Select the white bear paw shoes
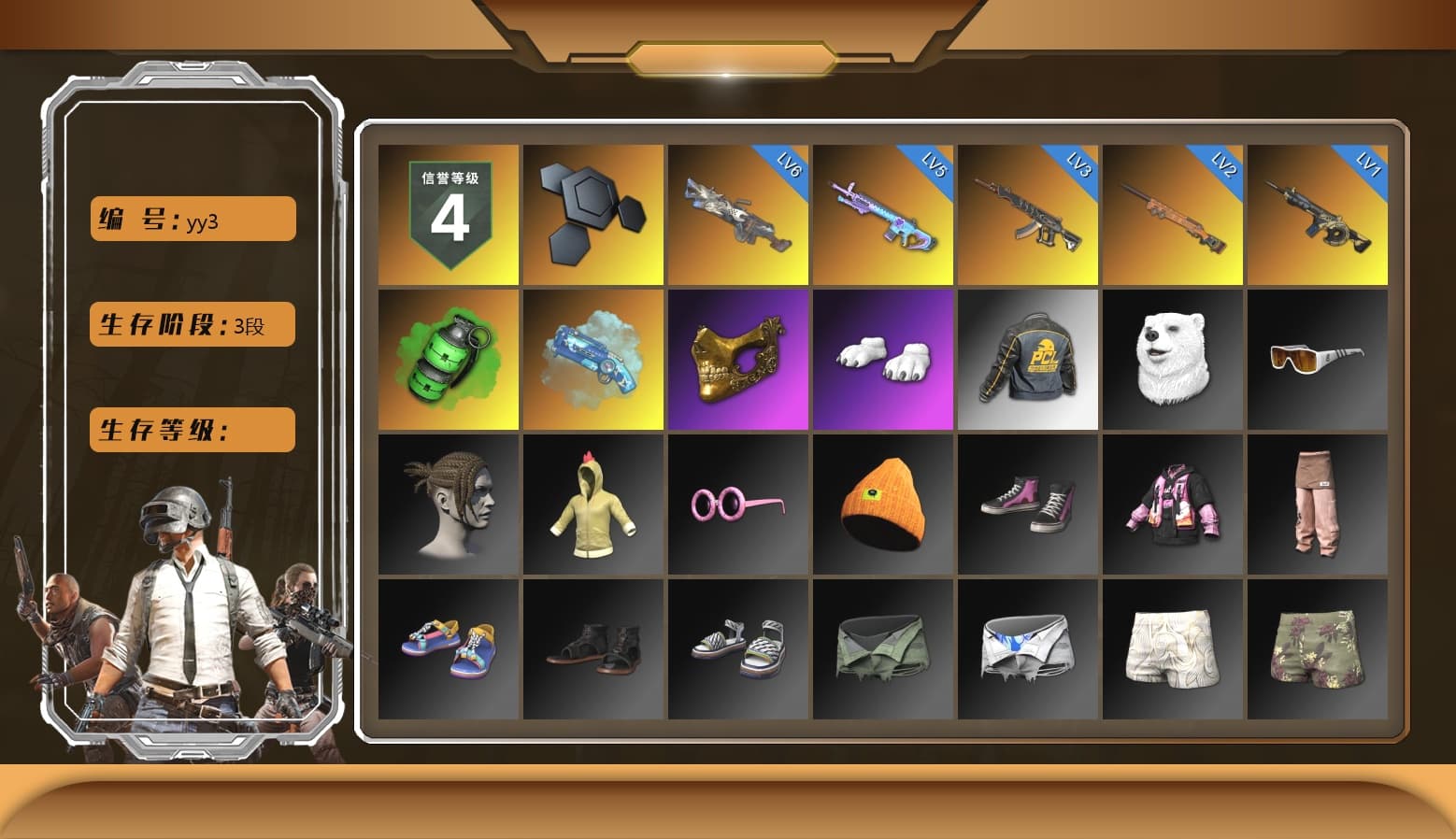 [x=882, y=360]
